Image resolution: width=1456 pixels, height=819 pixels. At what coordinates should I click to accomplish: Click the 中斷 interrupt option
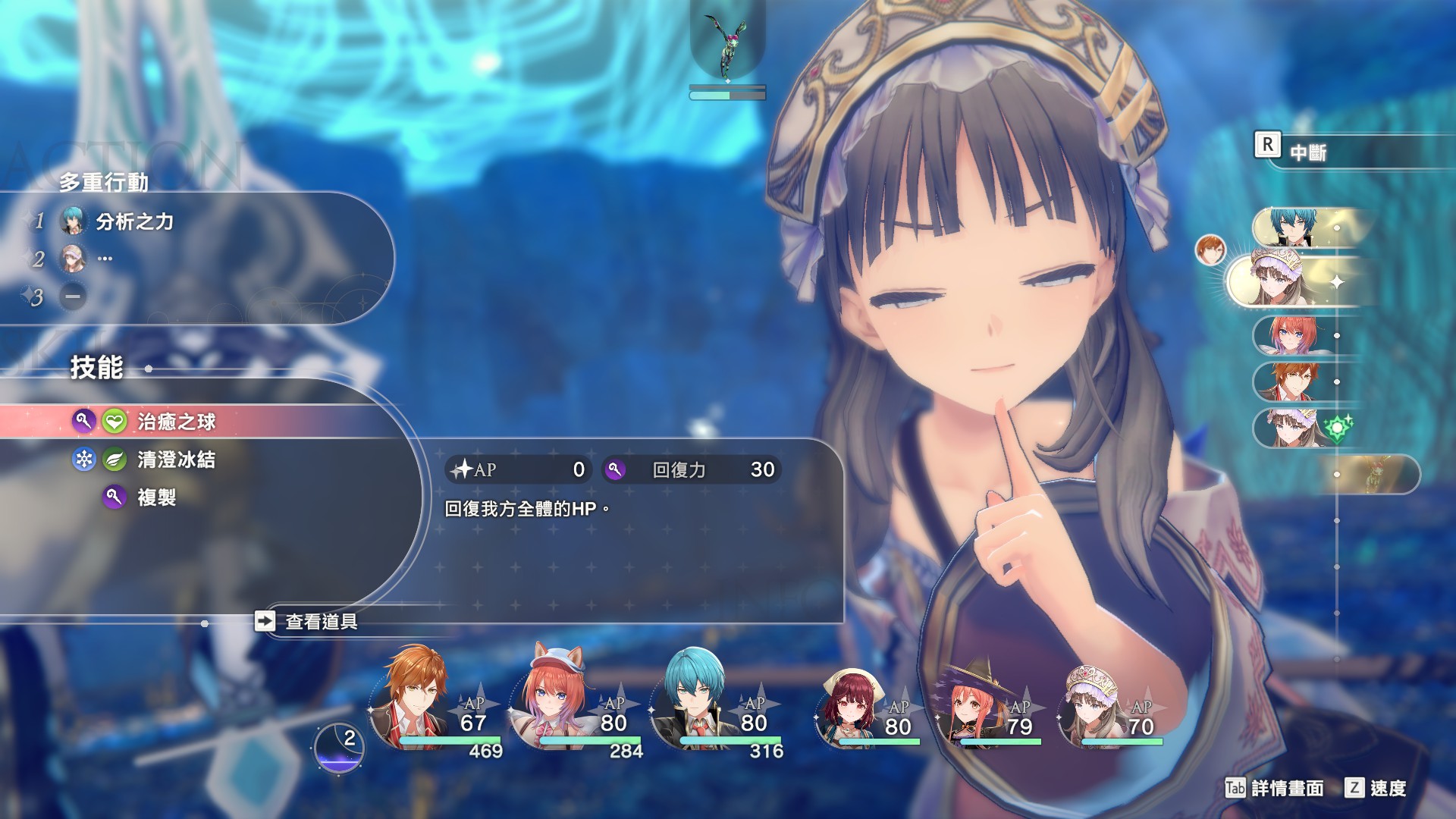tap(1308, 152)
